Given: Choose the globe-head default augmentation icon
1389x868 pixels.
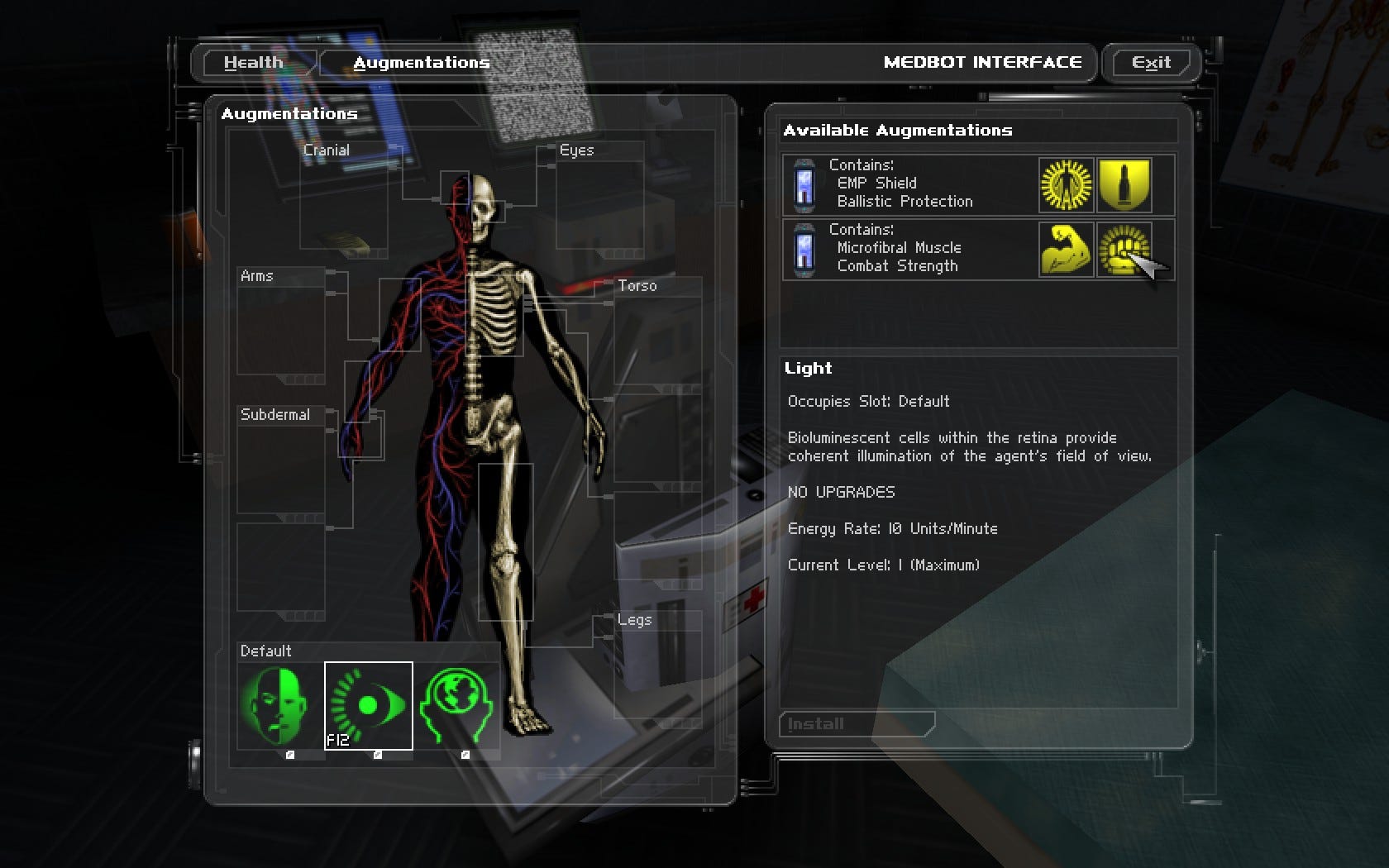Looking at the screenshot, I should click(456, 706).
